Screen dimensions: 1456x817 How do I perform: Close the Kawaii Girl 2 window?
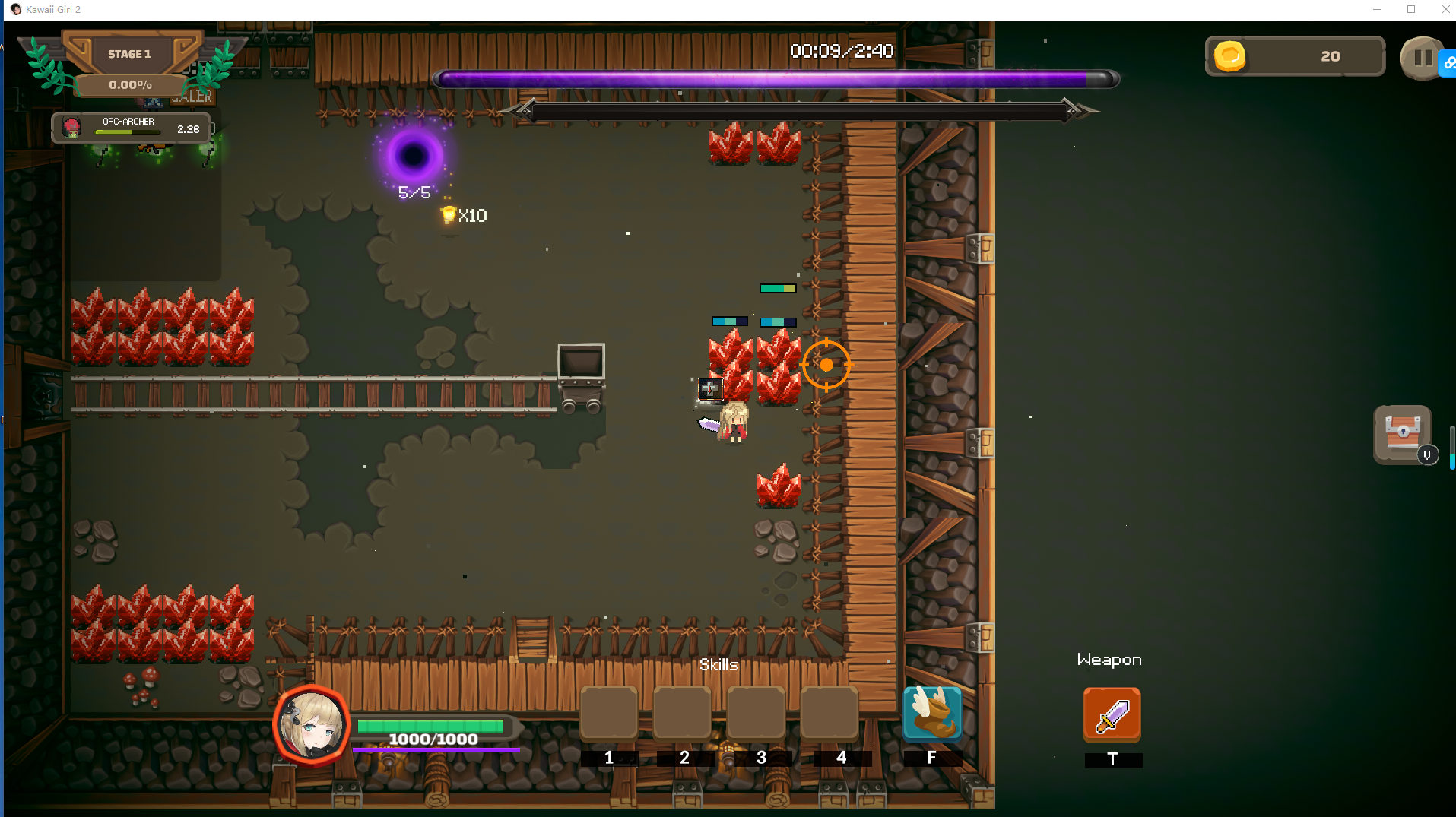click(x=1445, y=10)
